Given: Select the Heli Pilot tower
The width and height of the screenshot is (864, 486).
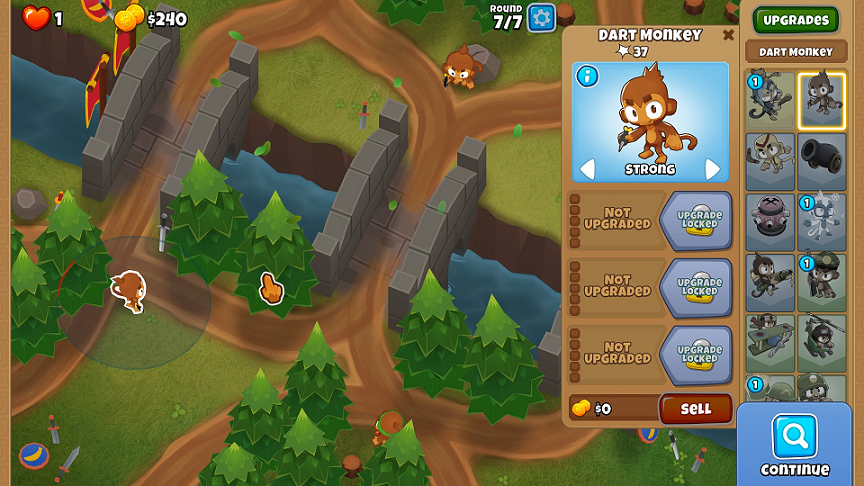Looking at the screenshot, I should coord(822,343).
